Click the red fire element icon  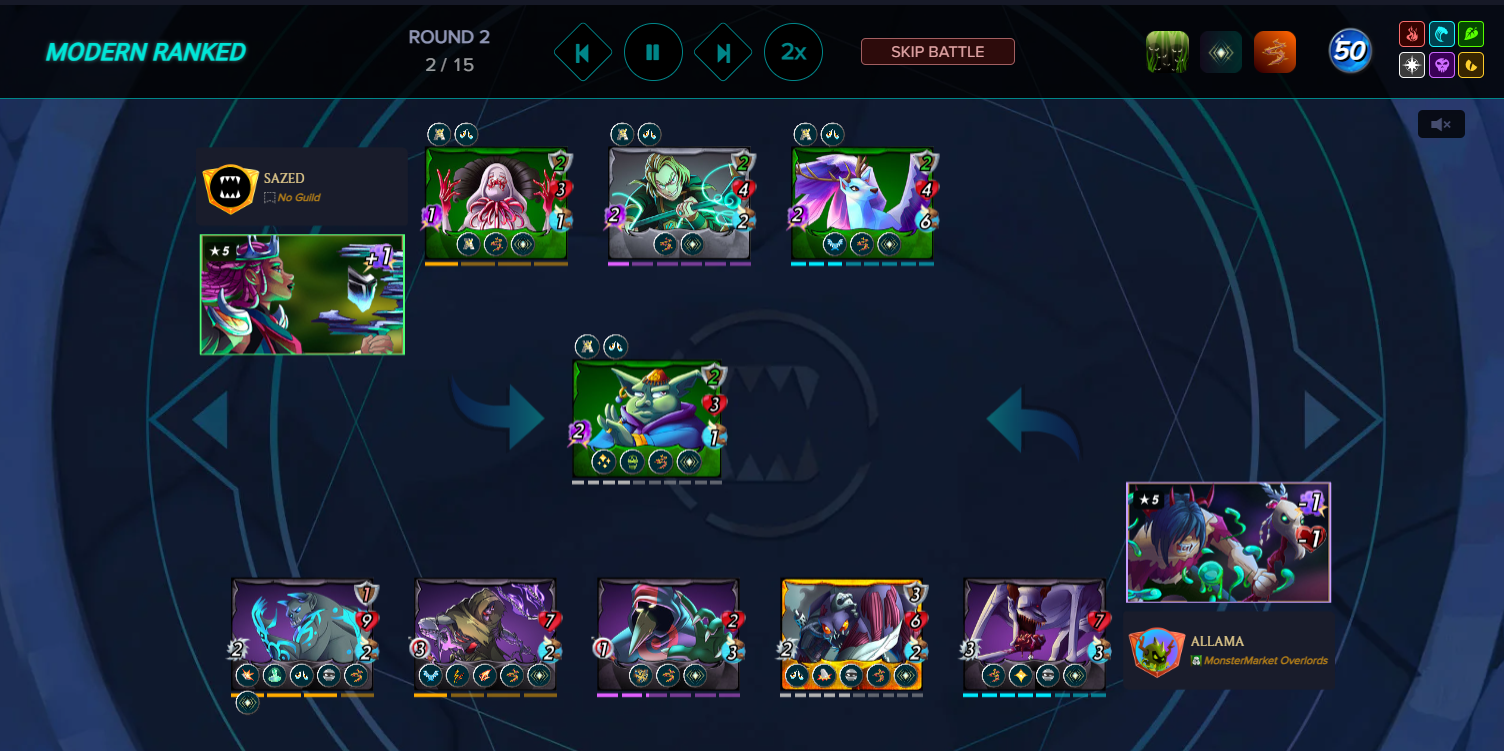click(1412, 35)
